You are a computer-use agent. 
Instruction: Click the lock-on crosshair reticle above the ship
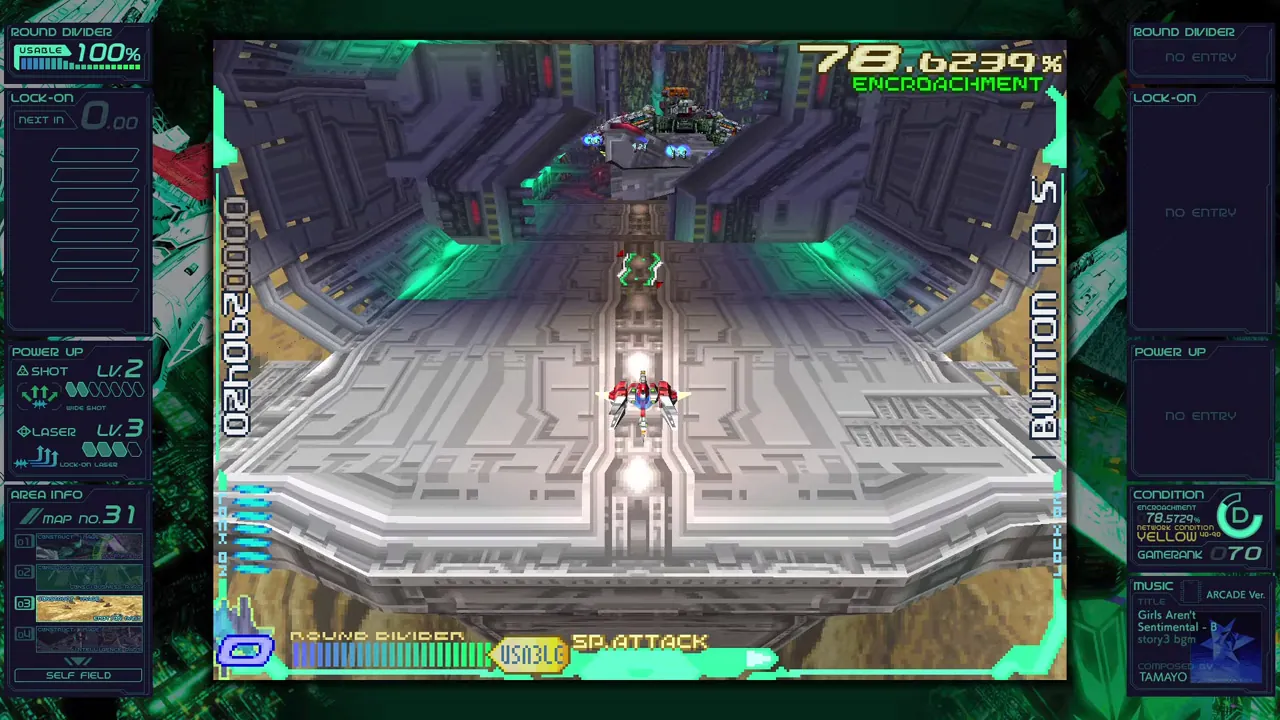tap(640, 268)
